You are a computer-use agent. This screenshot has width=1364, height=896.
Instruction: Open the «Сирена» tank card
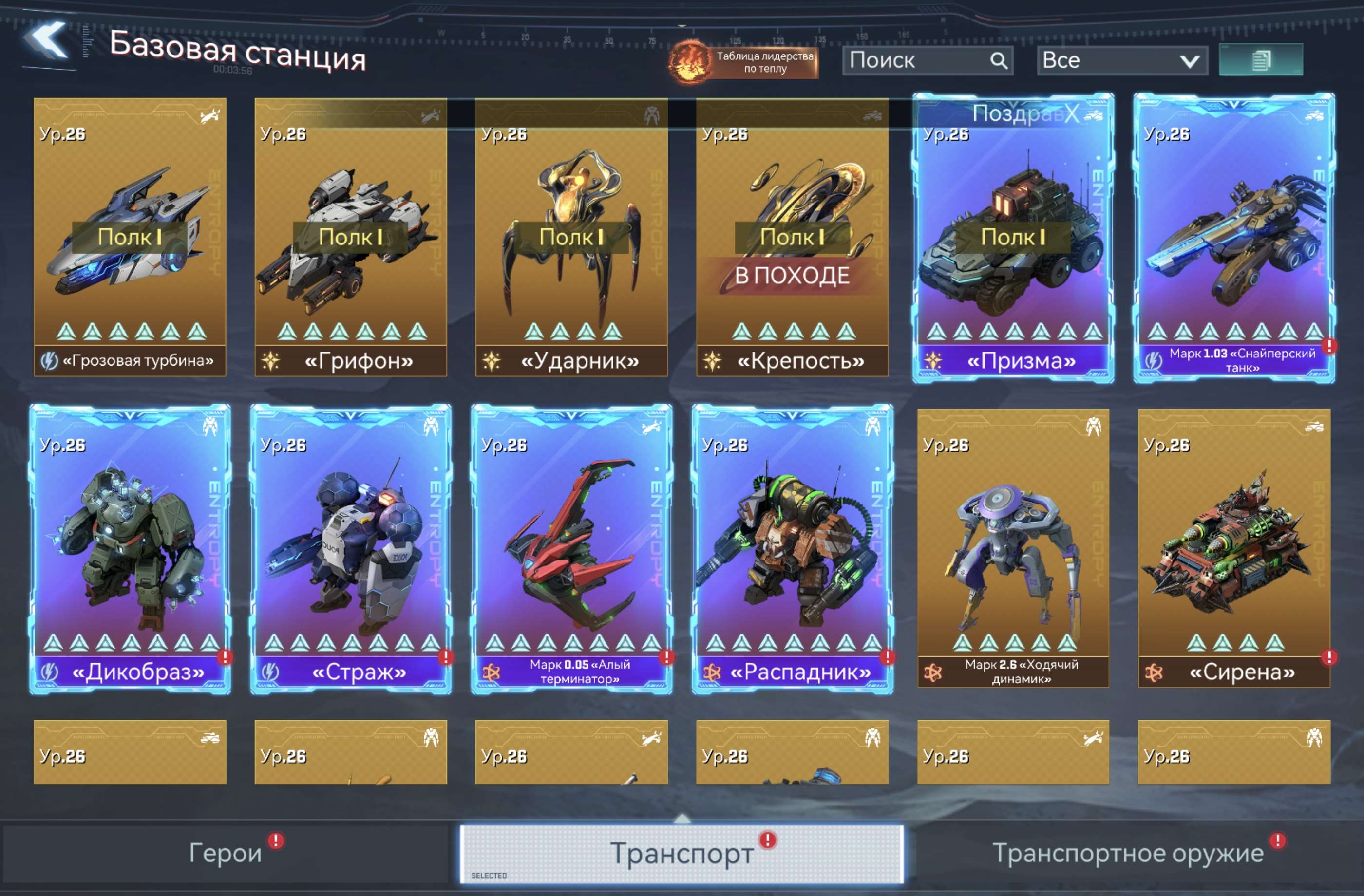pyautogui.click(x=1234, y=548)
